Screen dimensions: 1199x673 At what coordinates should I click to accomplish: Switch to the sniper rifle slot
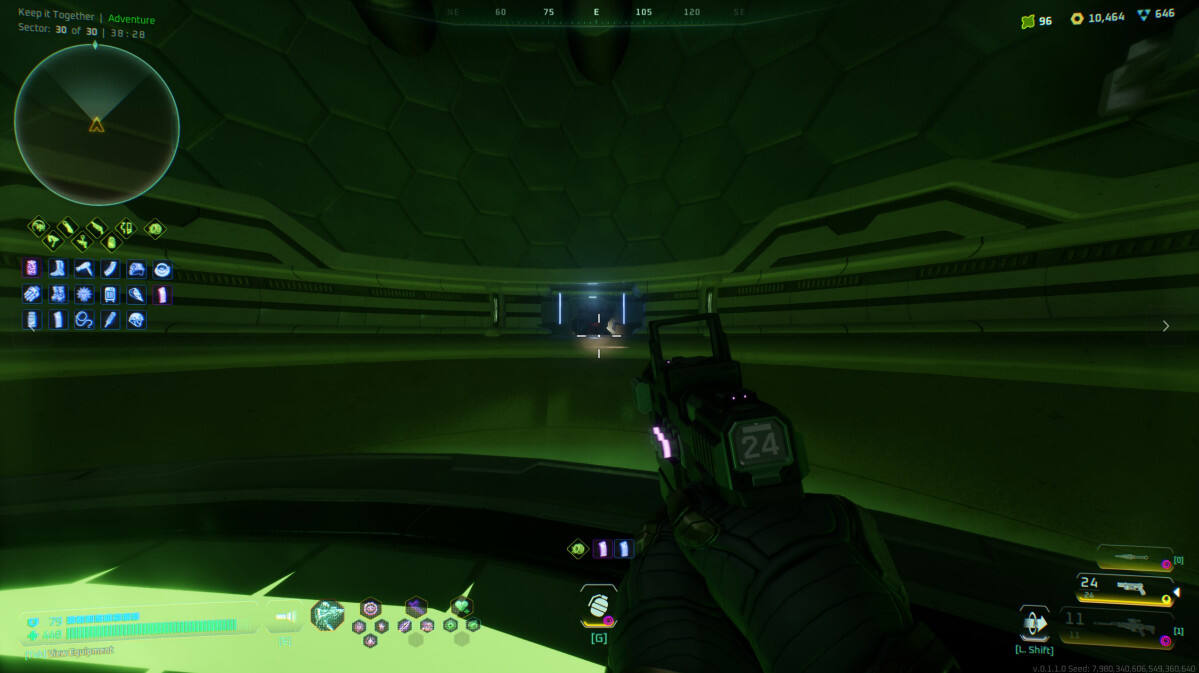(x=1124, y=626)
